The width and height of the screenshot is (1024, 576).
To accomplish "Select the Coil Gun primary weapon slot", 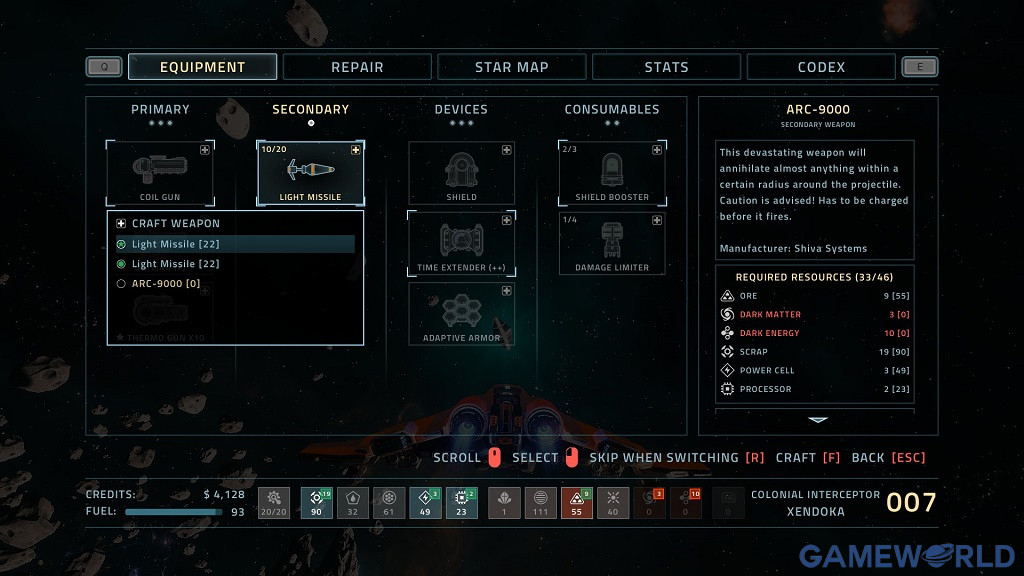I will (x=160, y=173).
